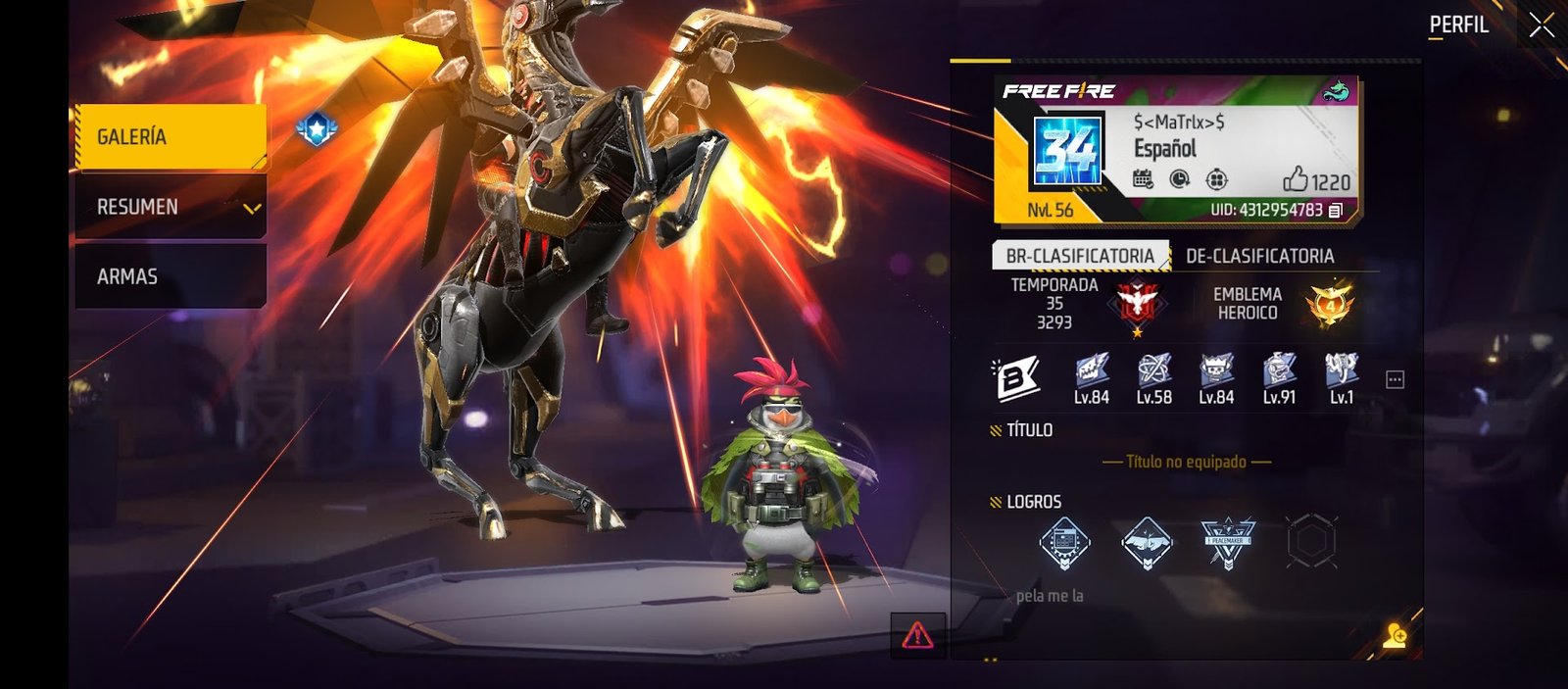Show more badges with the ellipsis button
The image size is (1568, 689).
click(1395, 379)
